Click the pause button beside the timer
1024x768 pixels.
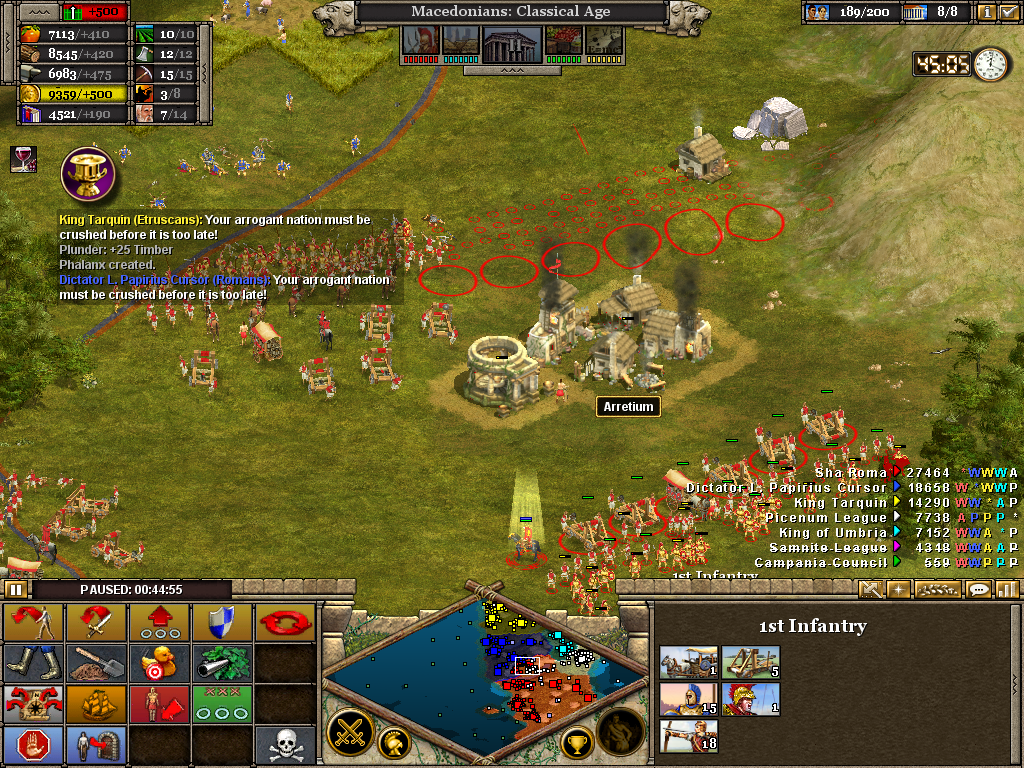pos(15,589)
